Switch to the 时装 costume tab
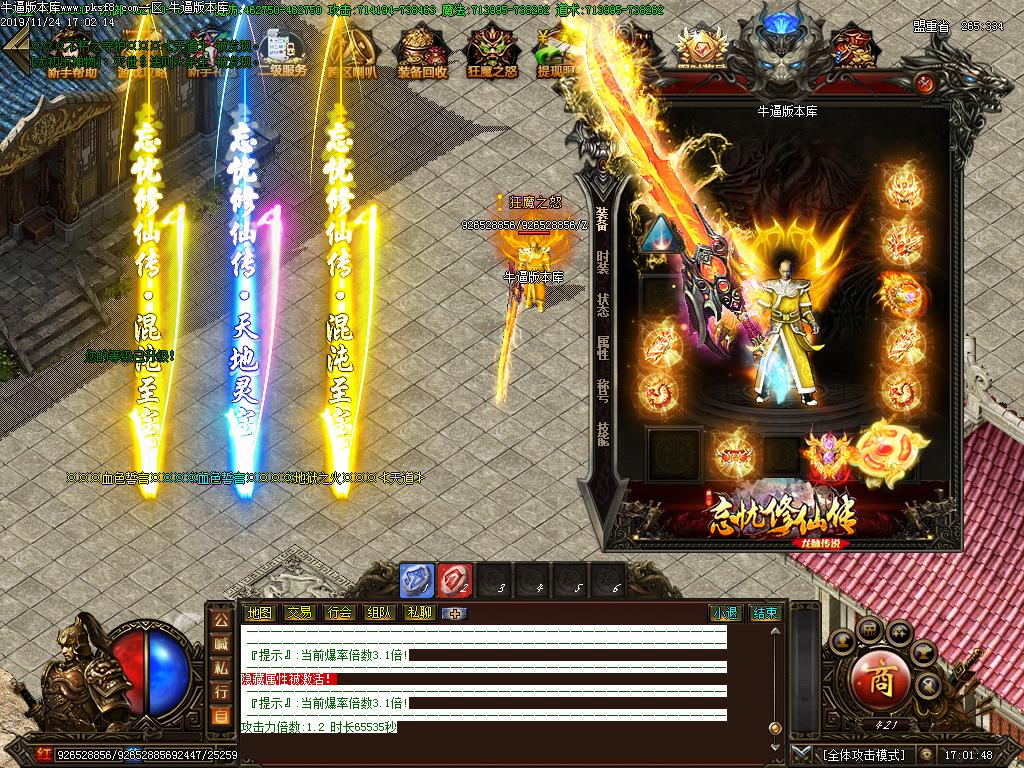Image resolution: width=1024 pixels, height=768 pixels. [x=602, y=262]
